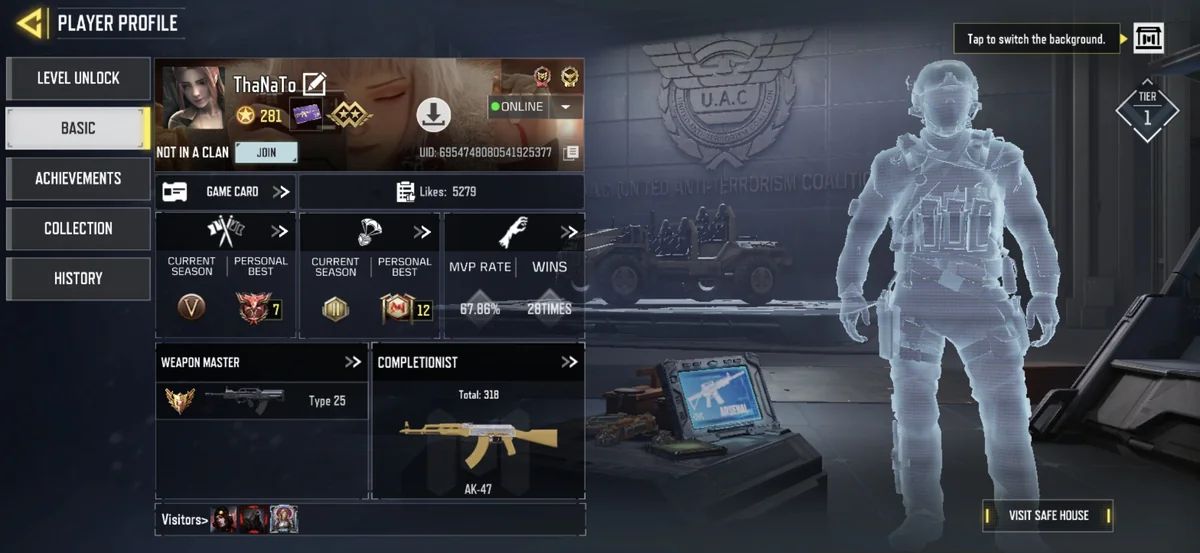Image resolution: width=1200 pixels, height=553 pixels.
Task: Visit the Safe House
Action: pos(1048,515)
